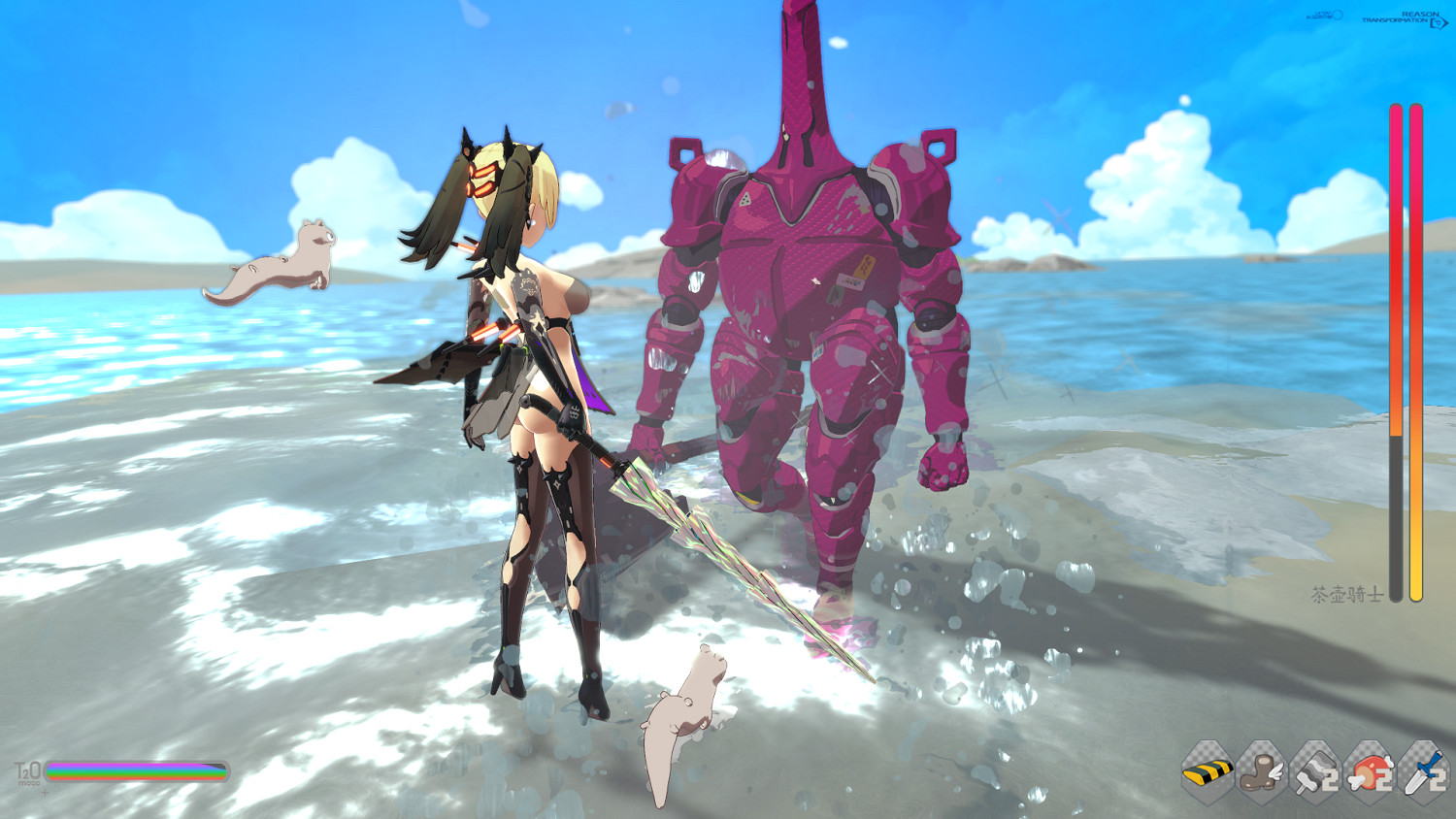Click the plus under the mood bar
1456x819 pixels.
tap(44, 793)
